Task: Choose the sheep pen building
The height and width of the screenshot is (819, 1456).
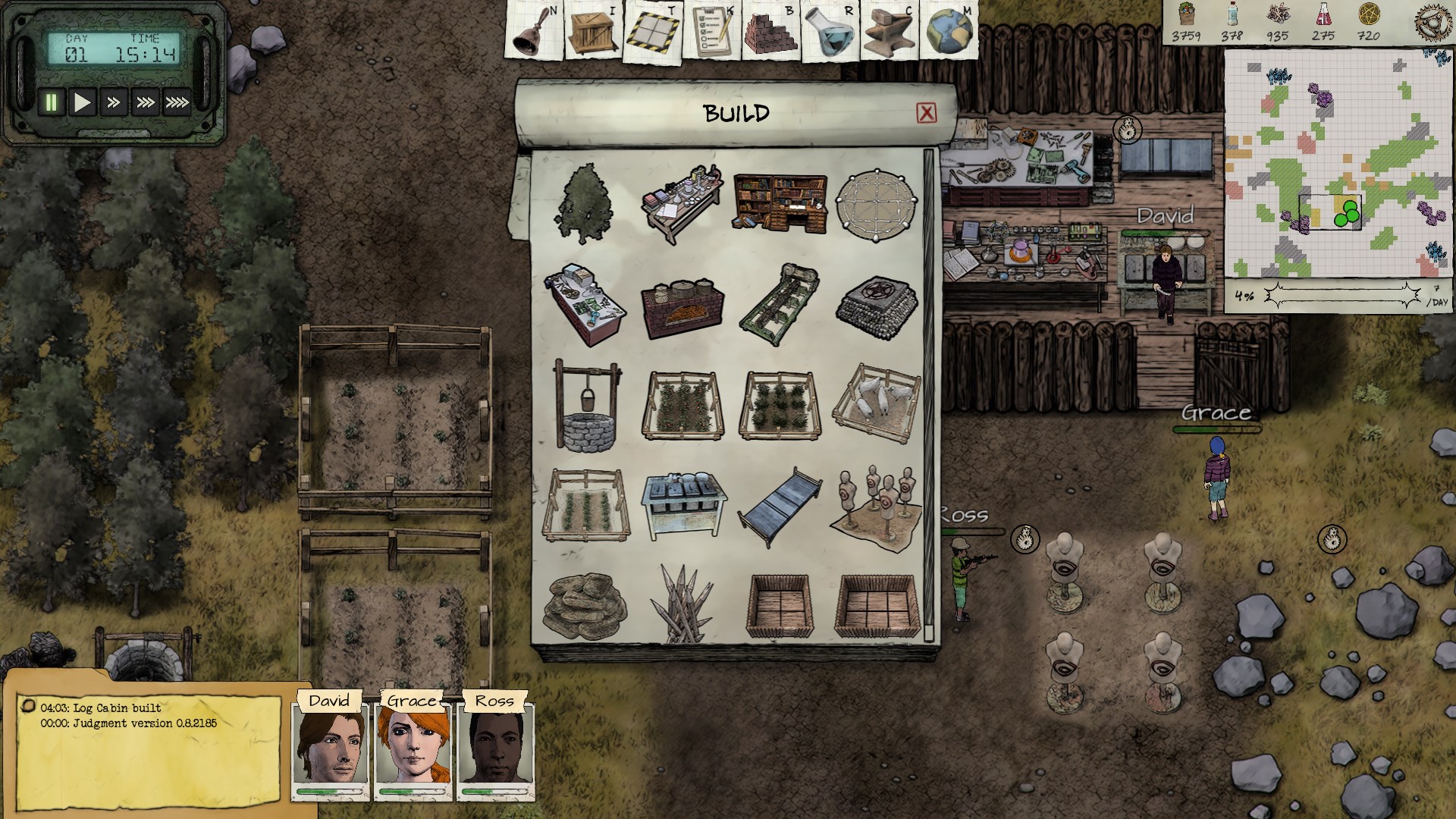Action: (x=877, y=403)
